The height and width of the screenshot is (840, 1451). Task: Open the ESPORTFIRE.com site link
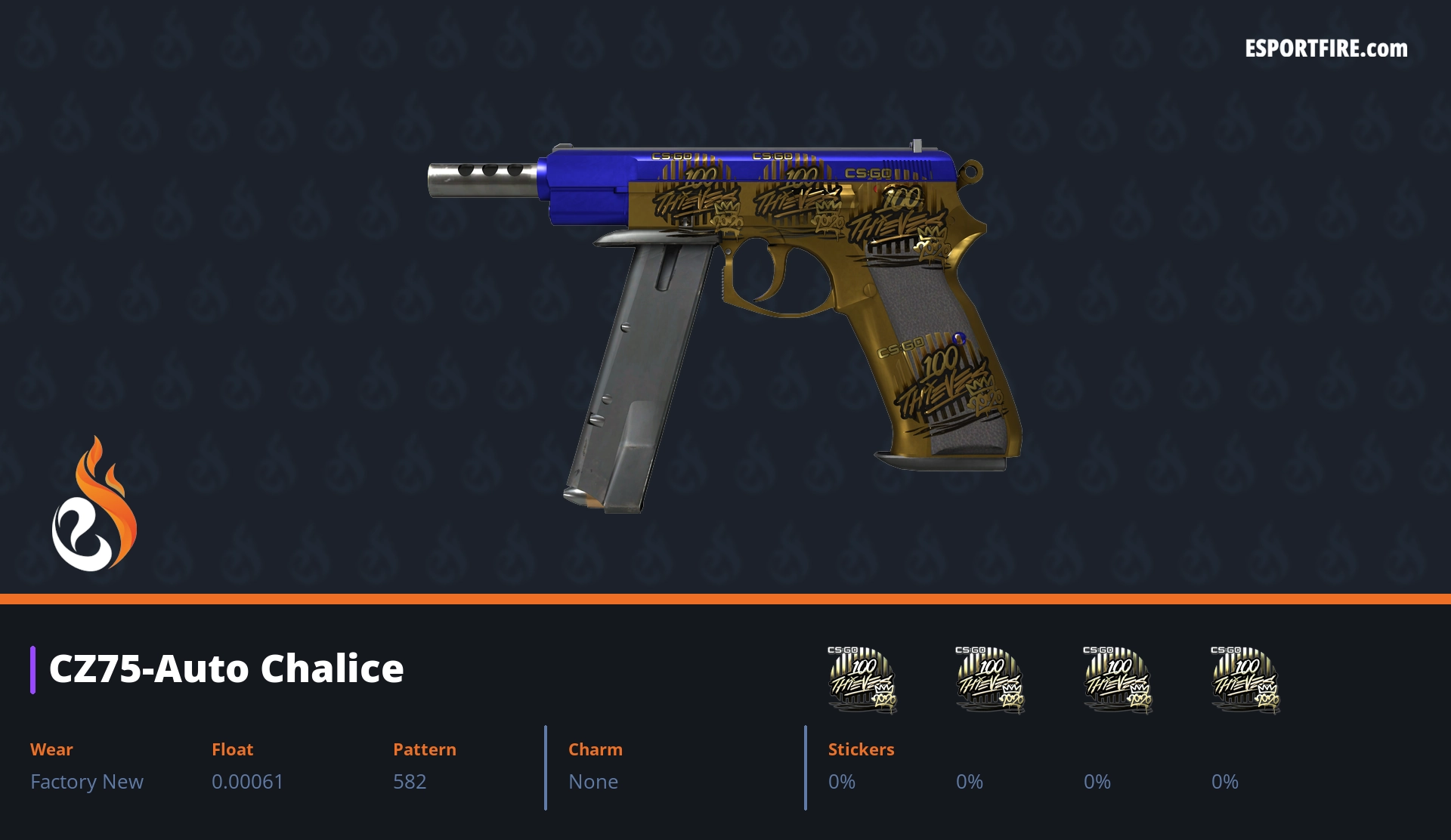(1326, 49)
